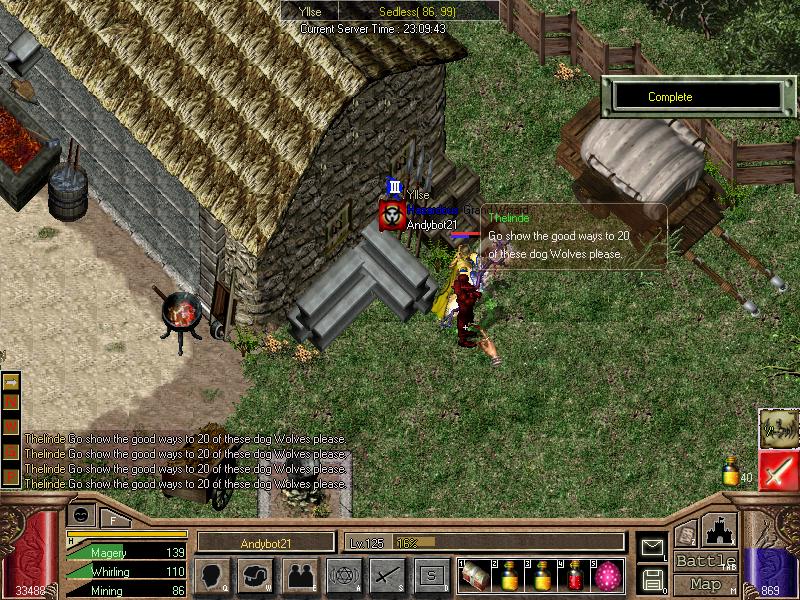Screen dimensions: 800x600
Task: Use the red potion hotbar slot
Action: pyautogui.click(x=576, y=576)
